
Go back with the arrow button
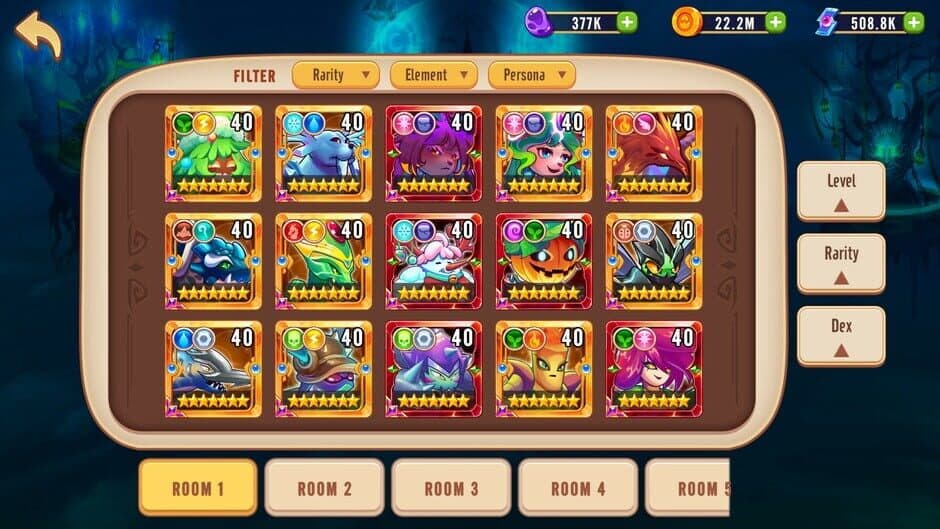[x=38, y=35]
